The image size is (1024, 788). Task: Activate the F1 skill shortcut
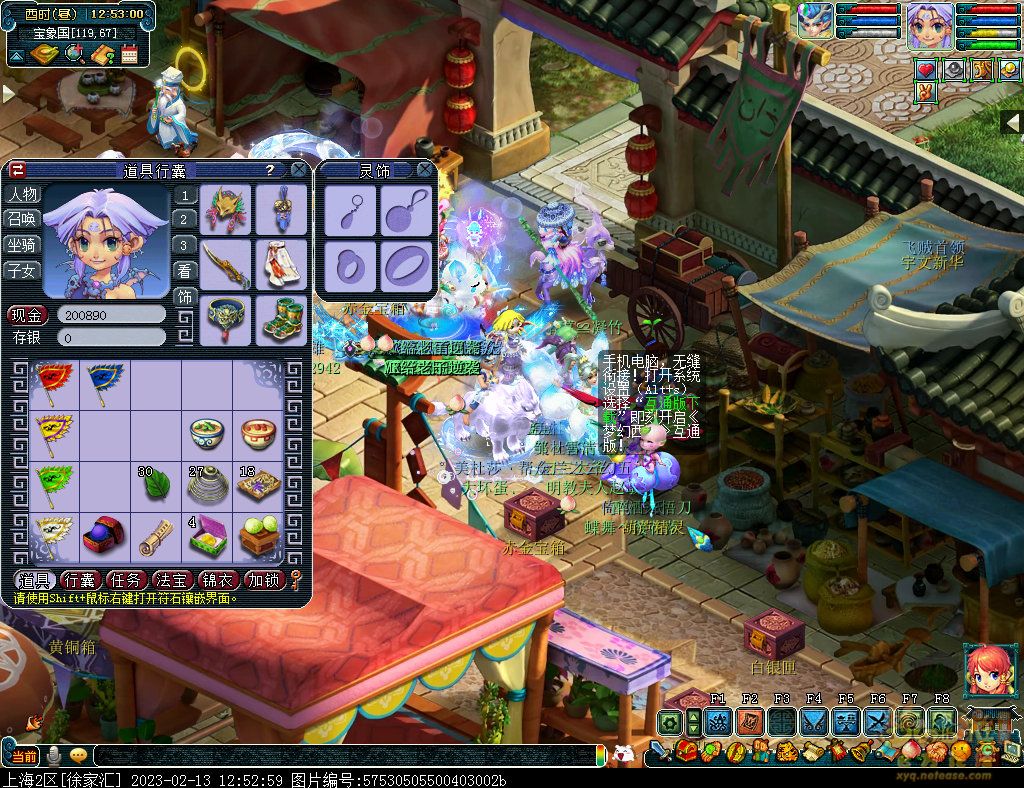[x=718, y=722]
